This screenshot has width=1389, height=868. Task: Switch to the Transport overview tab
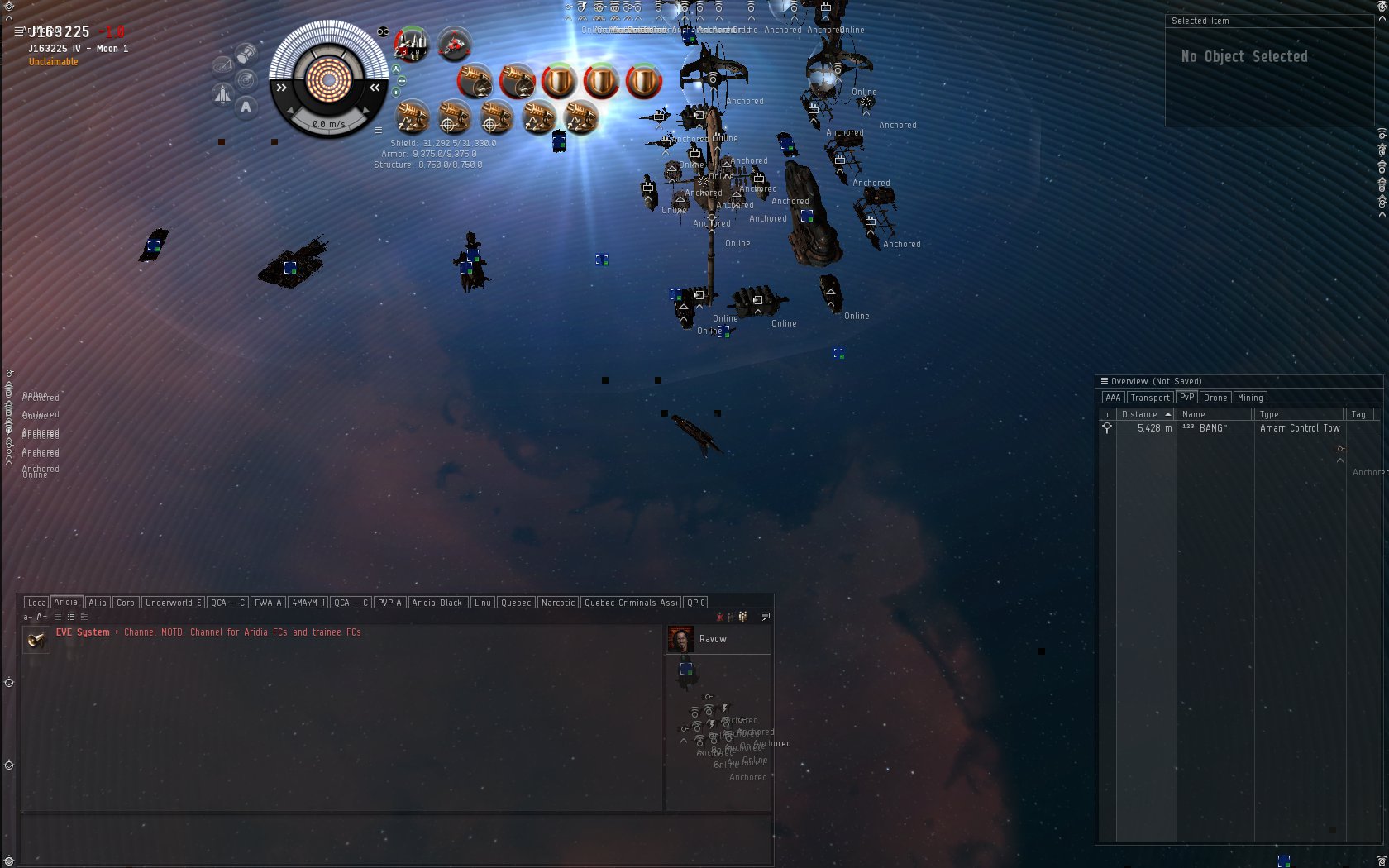coord(1150,398)
